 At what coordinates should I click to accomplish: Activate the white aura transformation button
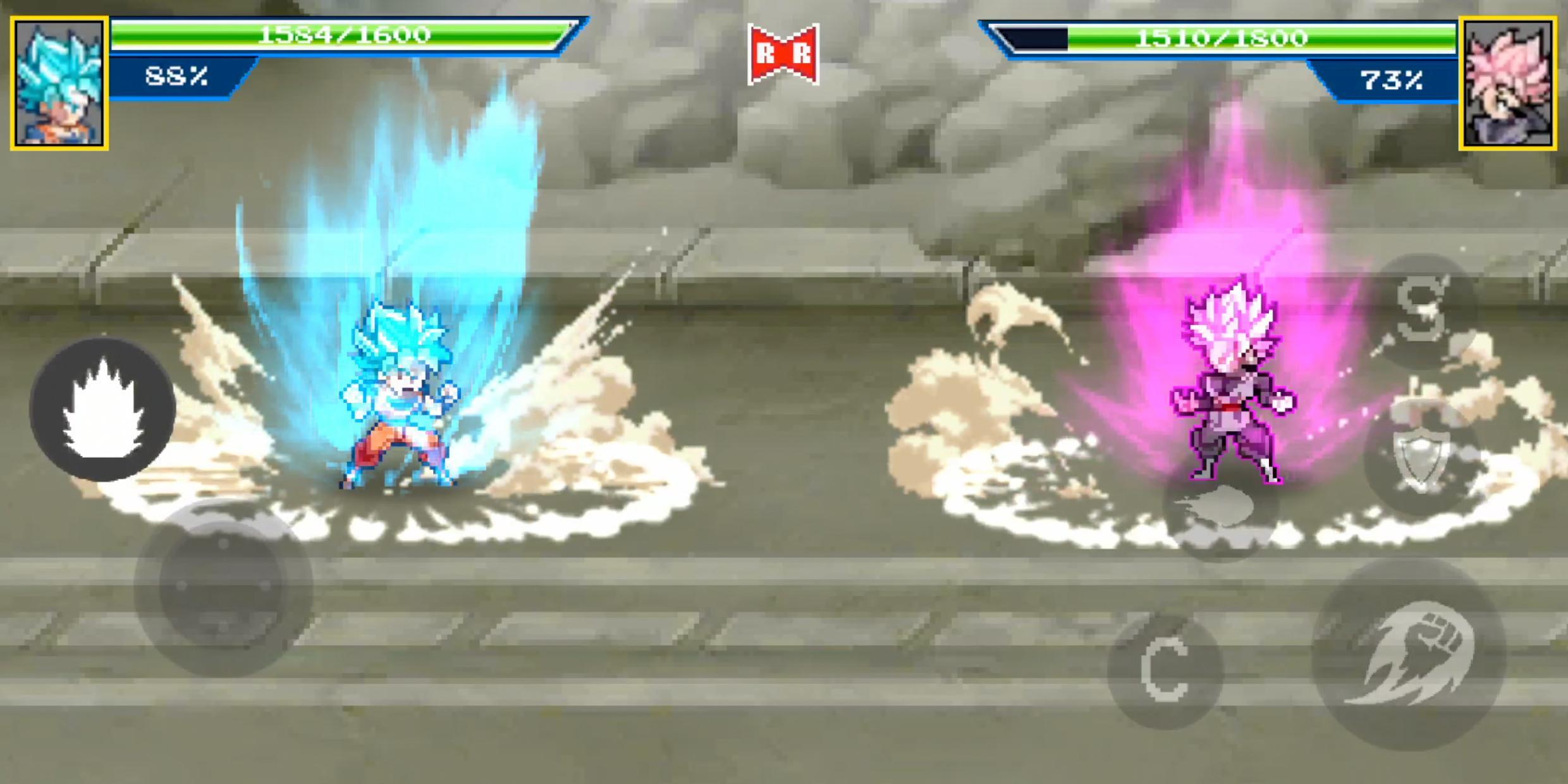103,410
